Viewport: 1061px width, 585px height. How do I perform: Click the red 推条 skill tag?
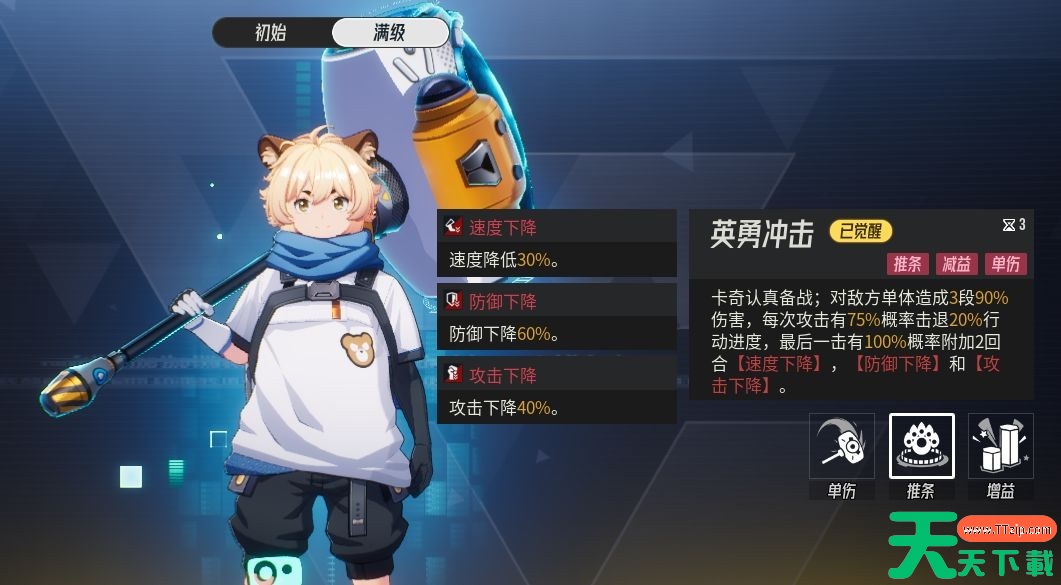tap(908, 264)
